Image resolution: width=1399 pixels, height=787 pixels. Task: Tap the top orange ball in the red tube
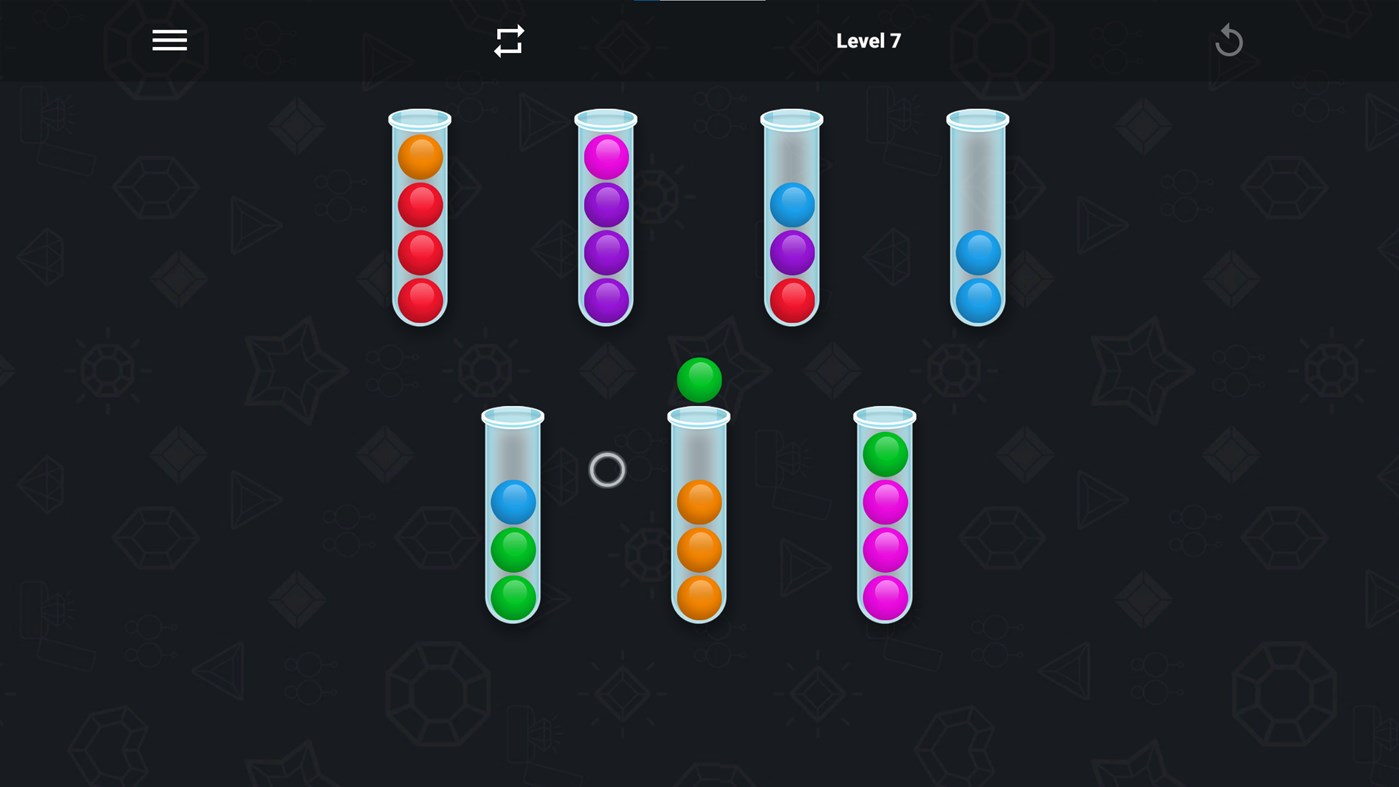click(x=418, y=156)
